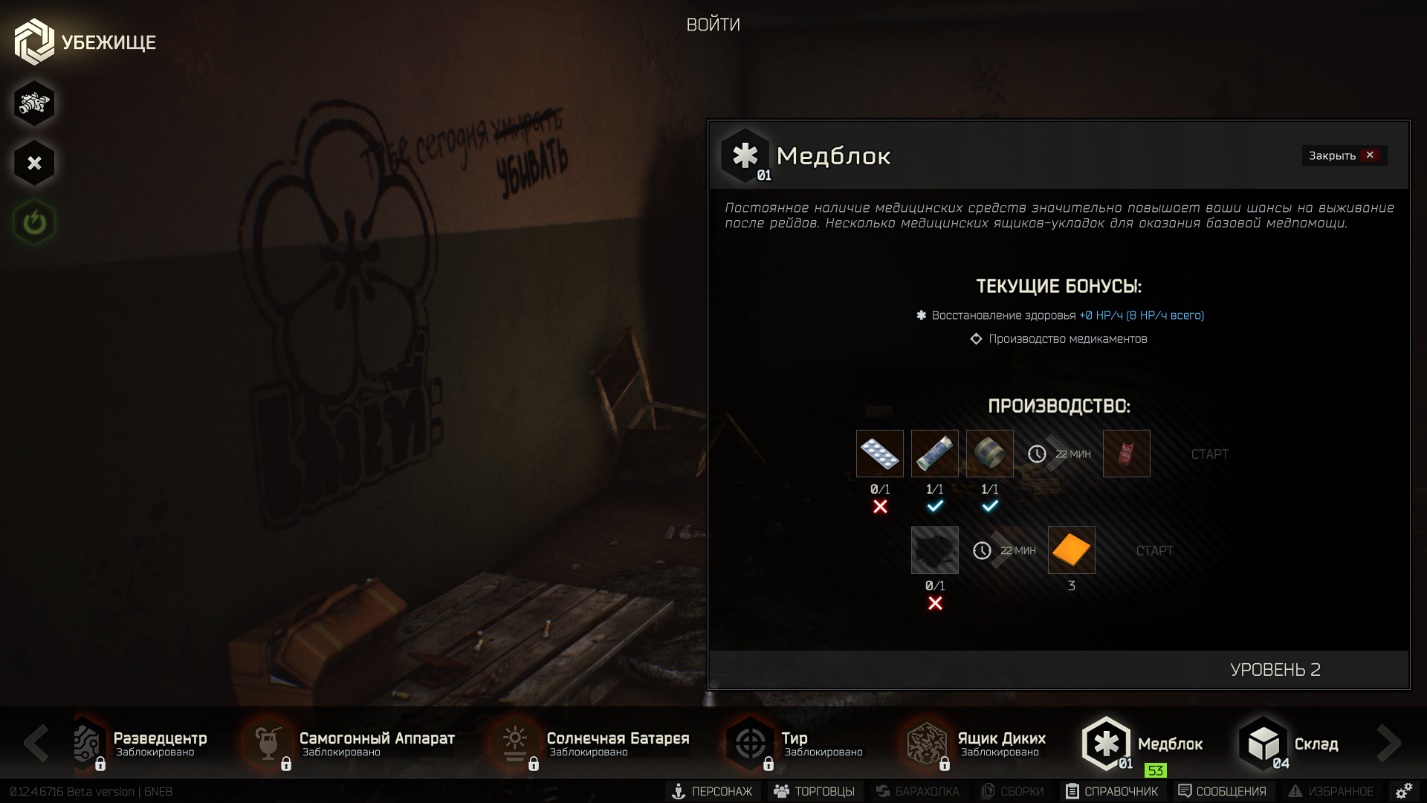Image resolution: width=1427 pixels, height=803 pixels.
Task: Select the pills ingredient thumbnail
Action: point(879,453)
